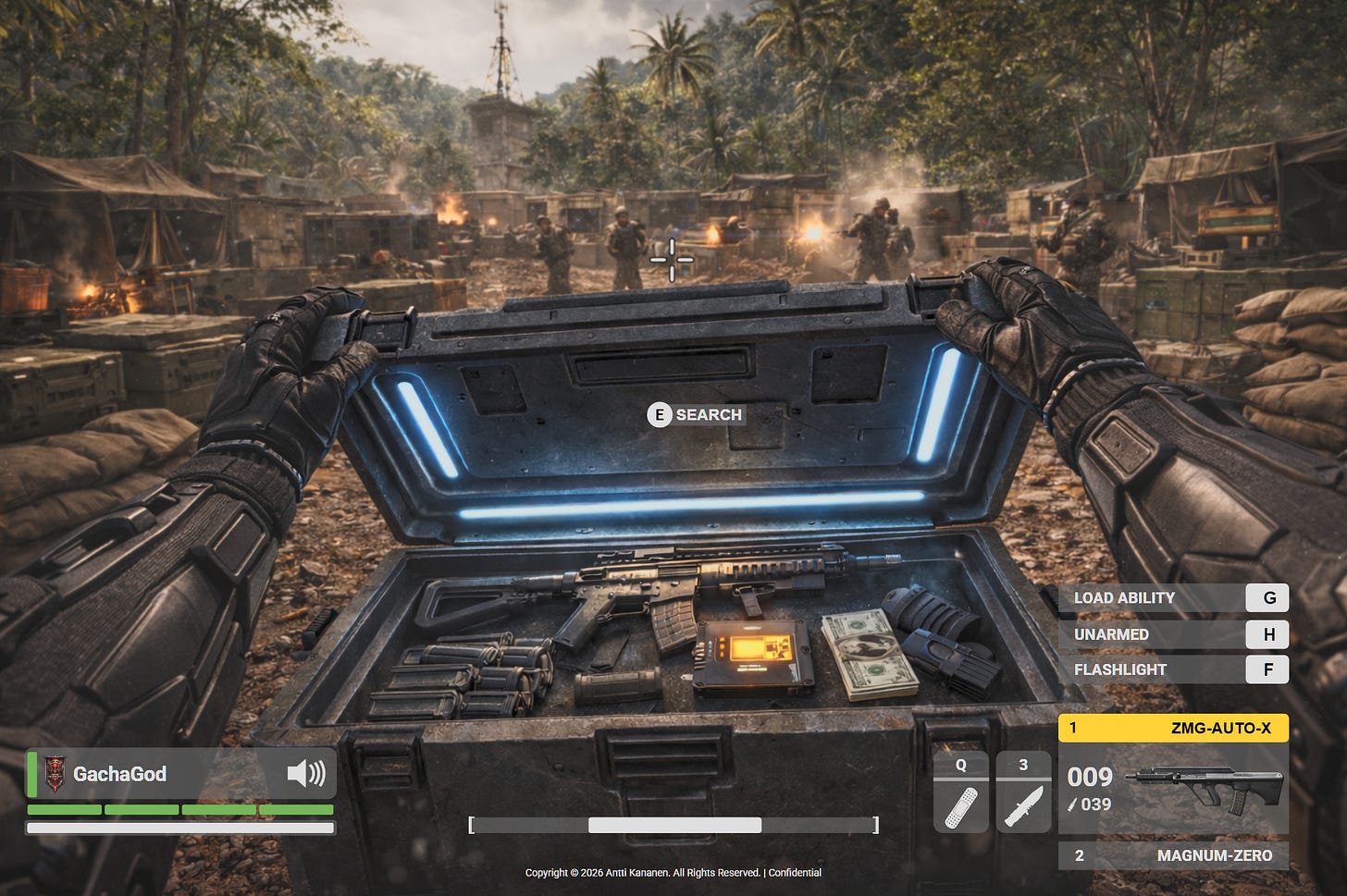Toggle the Flashlight option
Screen dimensions: 1347x896
1173,669
